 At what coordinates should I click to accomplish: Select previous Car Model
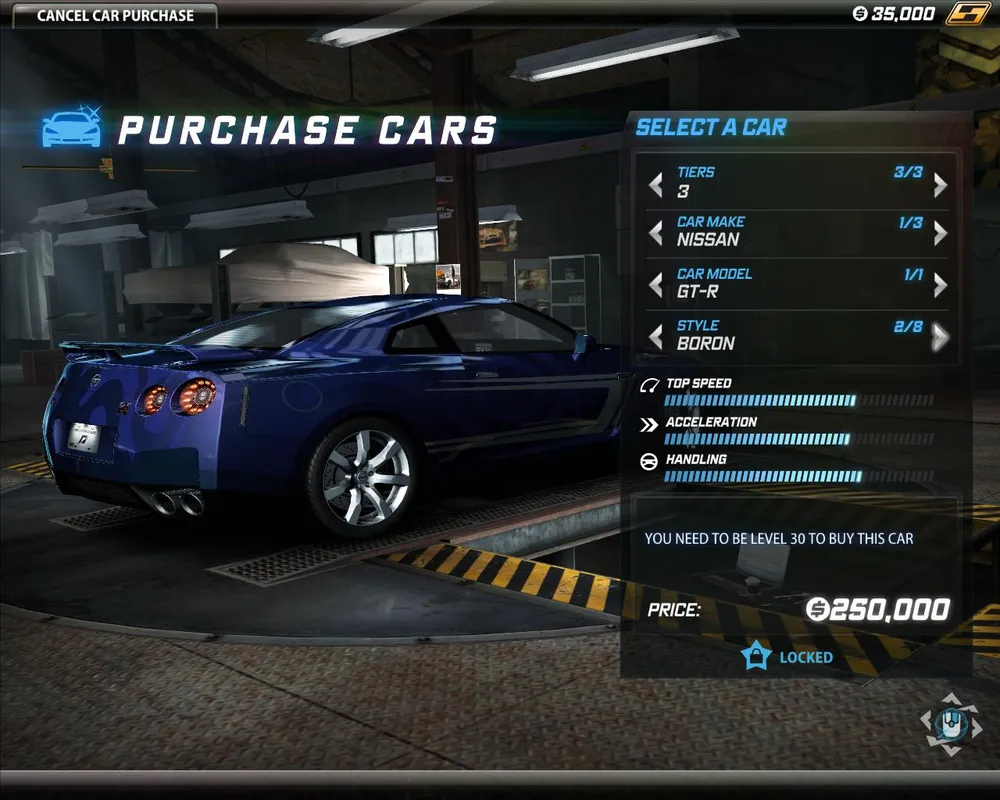[x=656, y=285]
